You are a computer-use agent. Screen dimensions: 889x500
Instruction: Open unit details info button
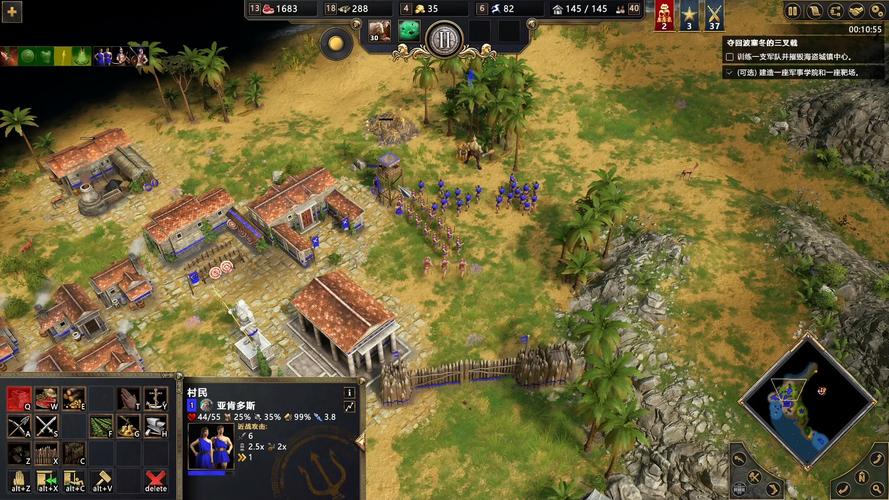350,392
